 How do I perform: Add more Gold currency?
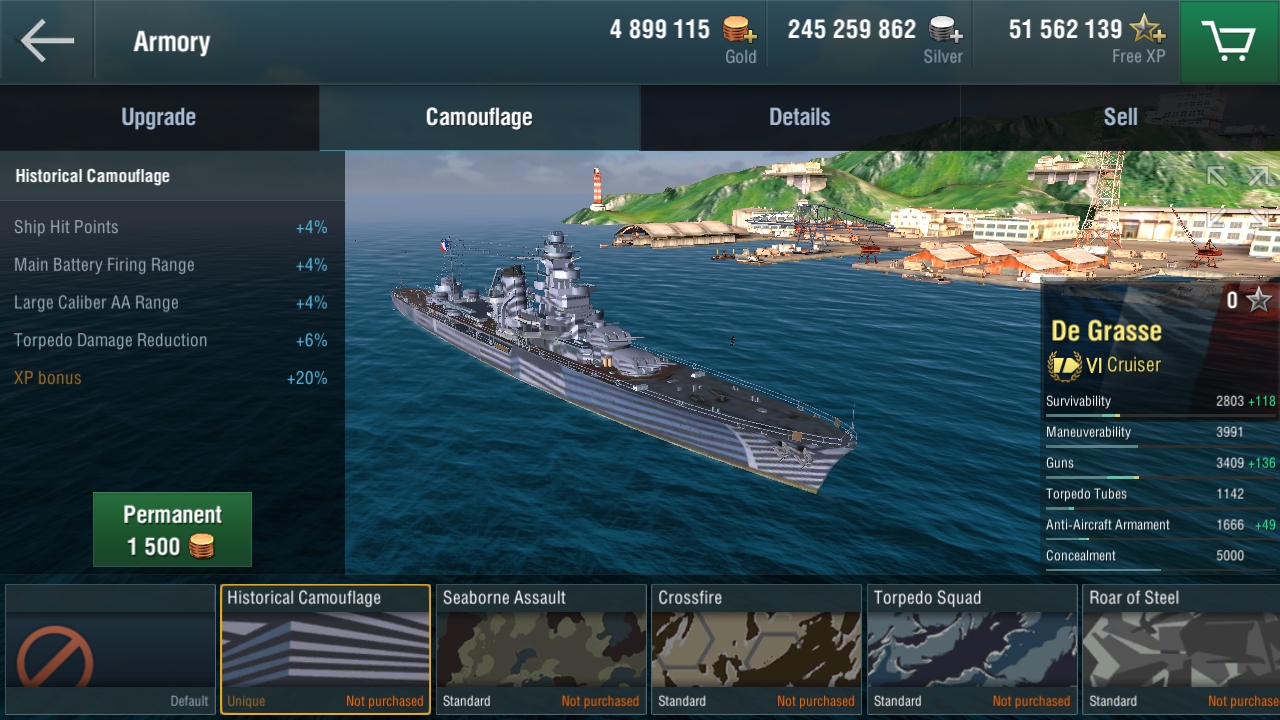740,29
